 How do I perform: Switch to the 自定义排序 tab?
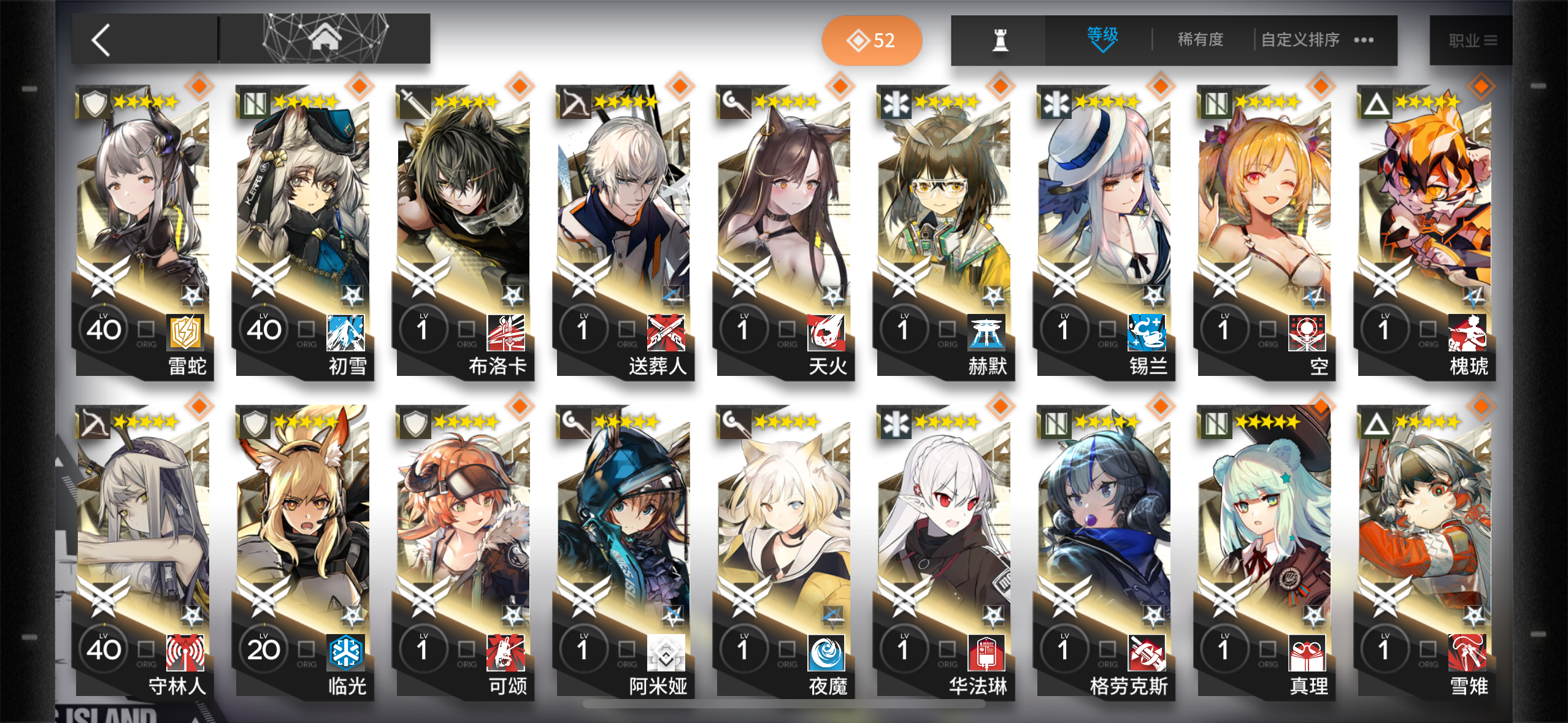1299,39
